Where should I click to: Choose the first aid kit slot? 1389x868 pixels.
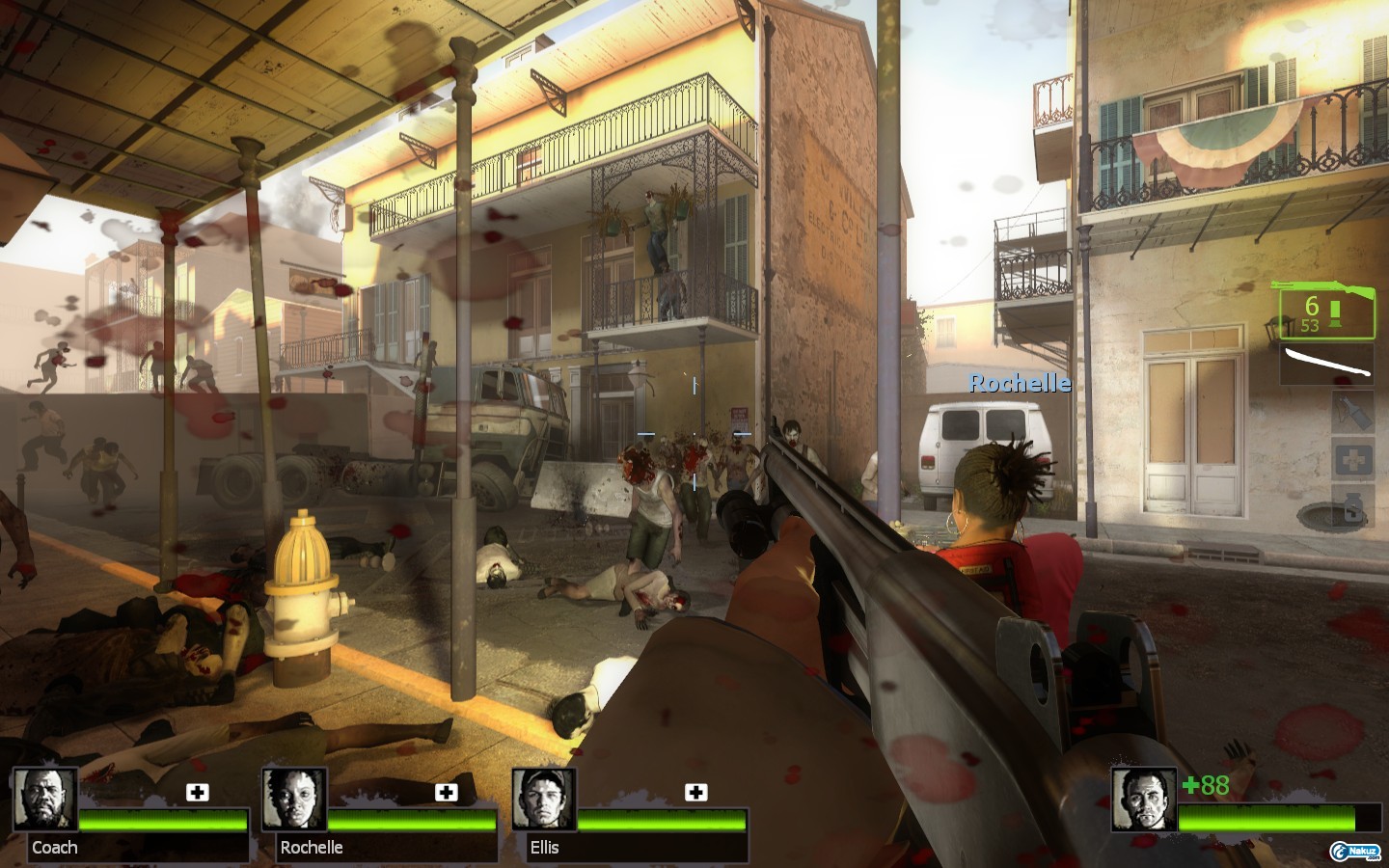tap(1352, 460)
